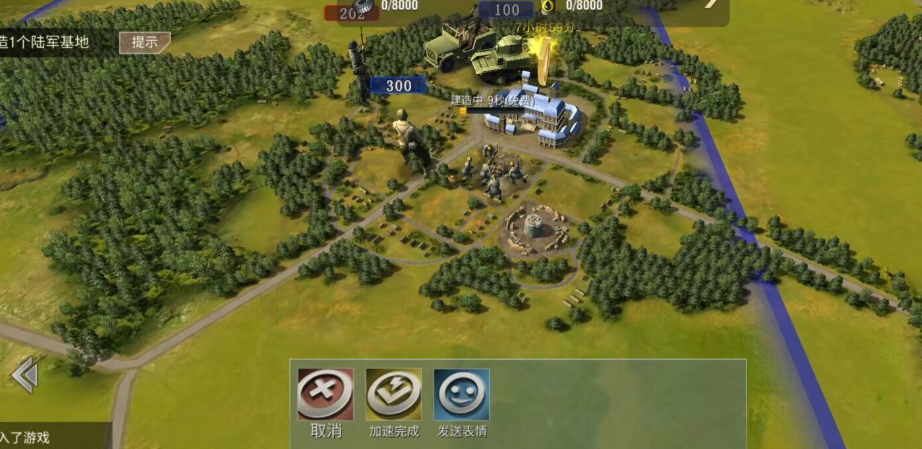Open the 提示 hint button
This screenshot has height=449, width=922.
[x=144, y=42]
